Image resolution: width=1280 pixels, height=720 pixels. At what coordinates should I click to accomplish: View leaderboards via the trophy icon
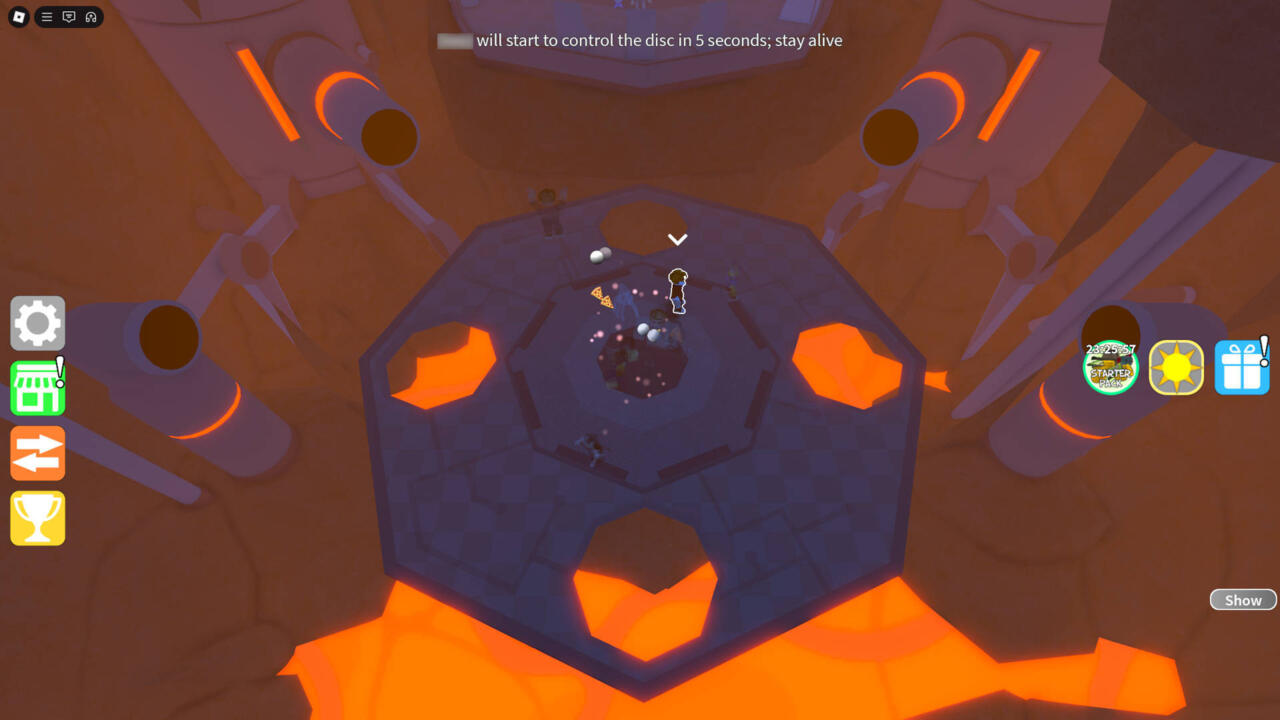[37, 518]
